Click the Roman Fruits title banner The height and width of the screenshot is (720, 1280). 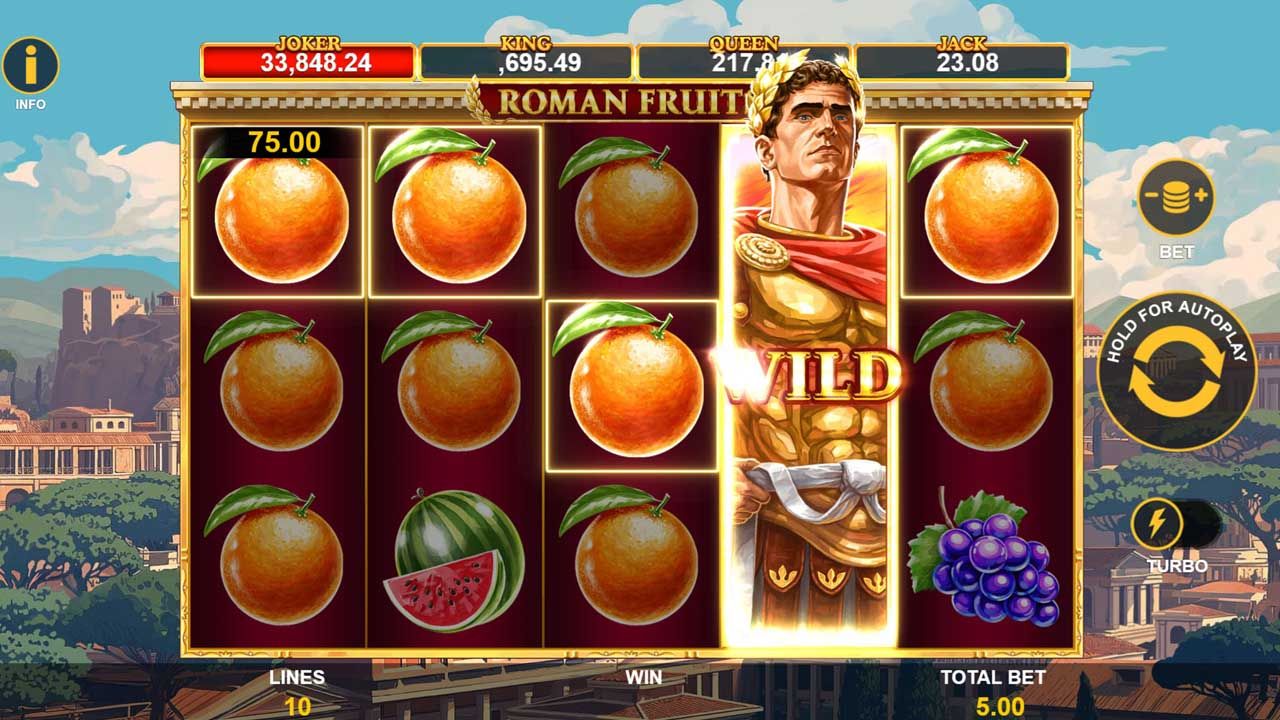point(620,99)
